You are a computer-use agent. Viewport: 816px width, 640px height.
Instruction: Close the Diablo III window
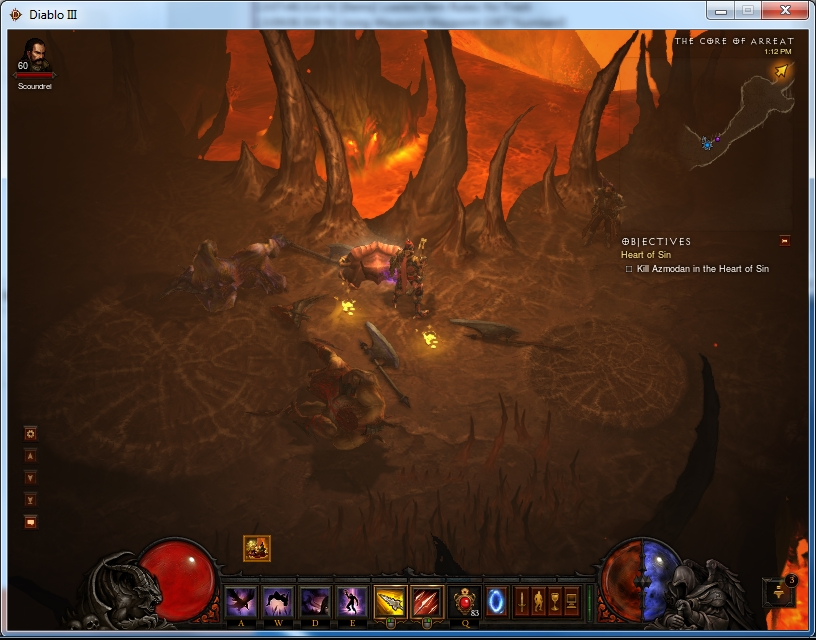[x=784, y=10]
